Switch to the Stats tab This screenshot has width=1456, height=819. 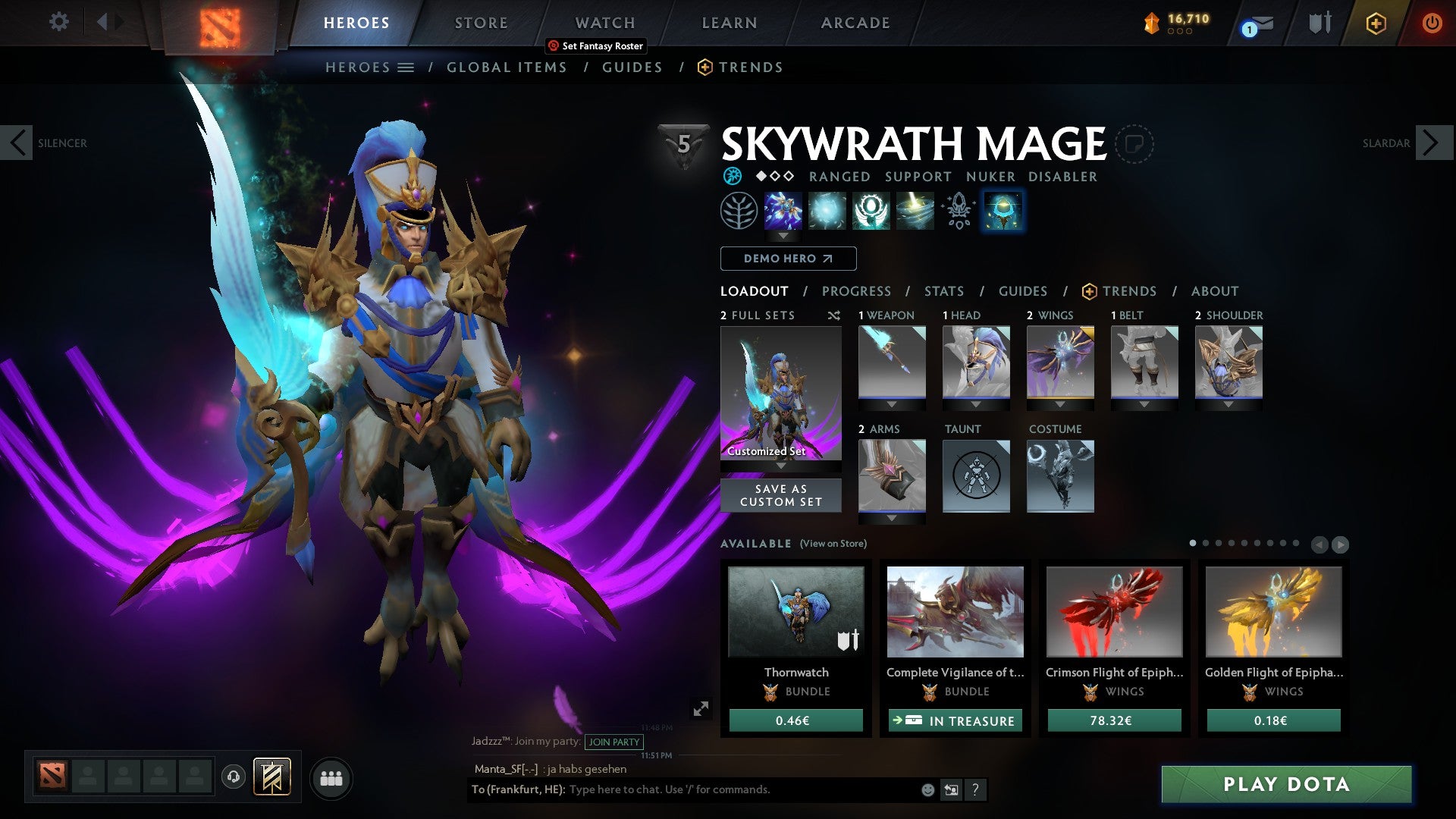[x=944, y=291]
